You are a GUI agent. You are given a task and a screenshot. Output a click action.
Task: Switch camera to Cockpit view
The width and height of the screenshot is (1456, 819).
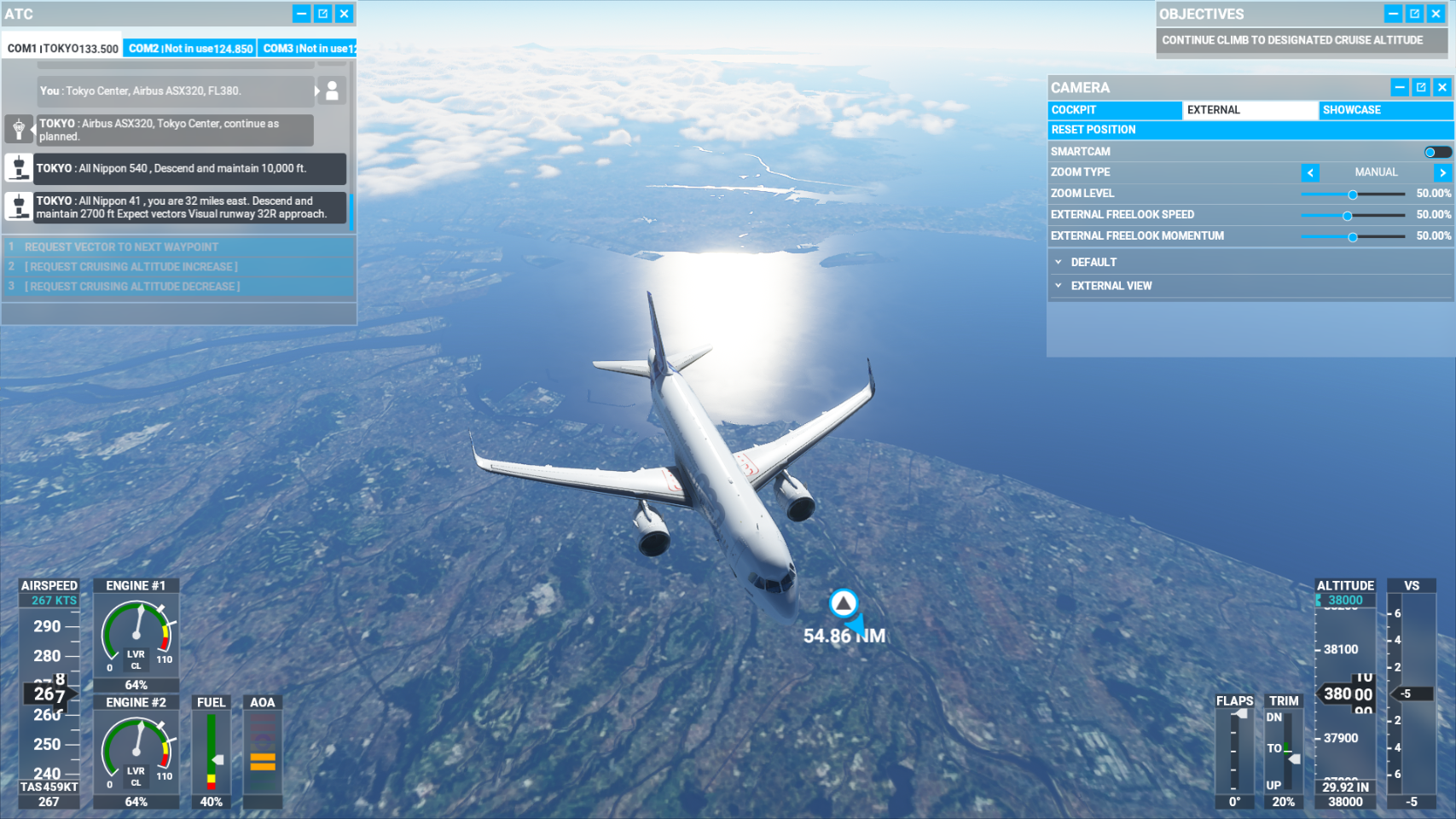[x=1114, y=110]
